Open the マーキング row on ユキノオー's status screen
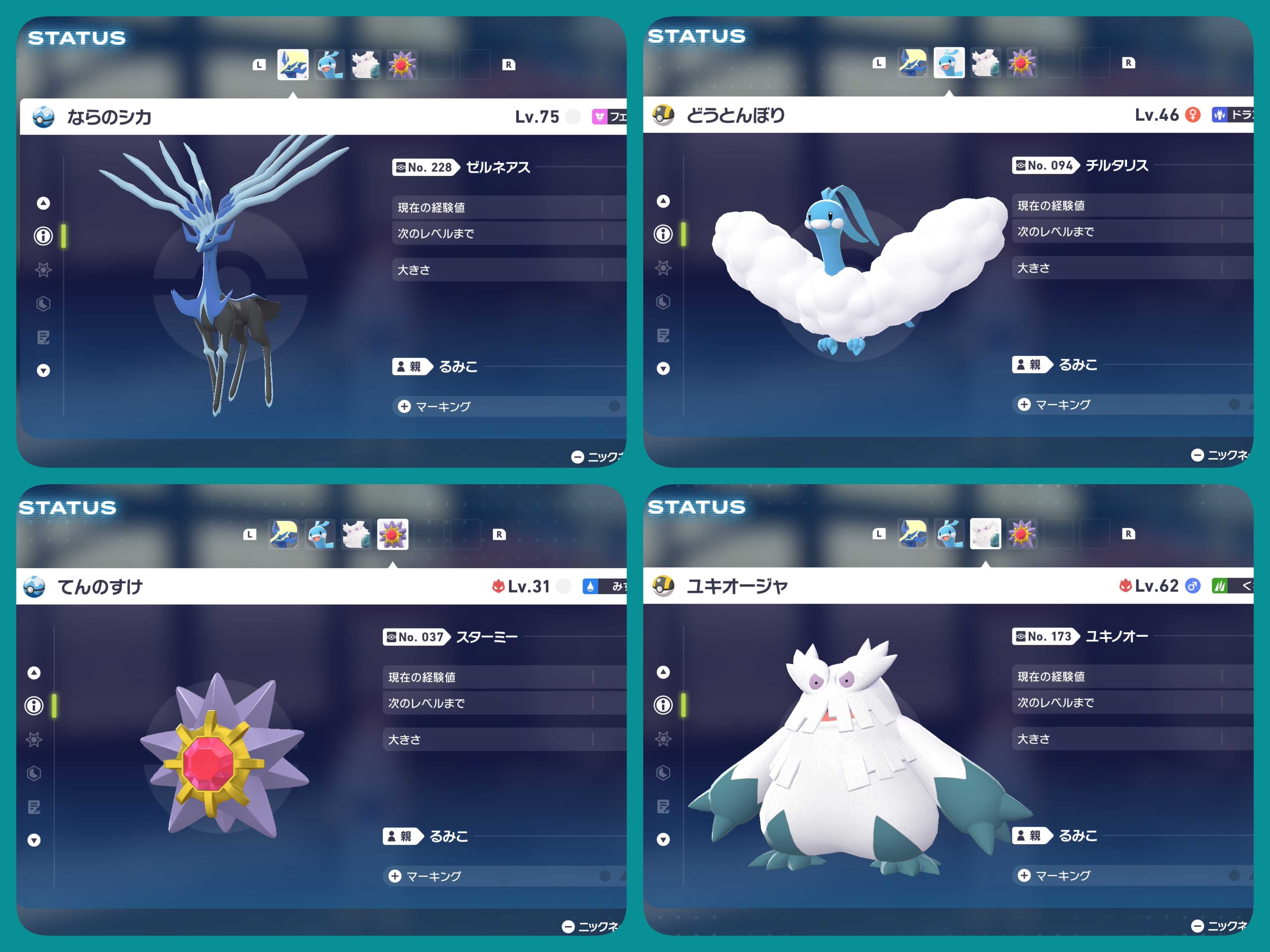Screen dimensions: 1270x952 point(1063,876)
